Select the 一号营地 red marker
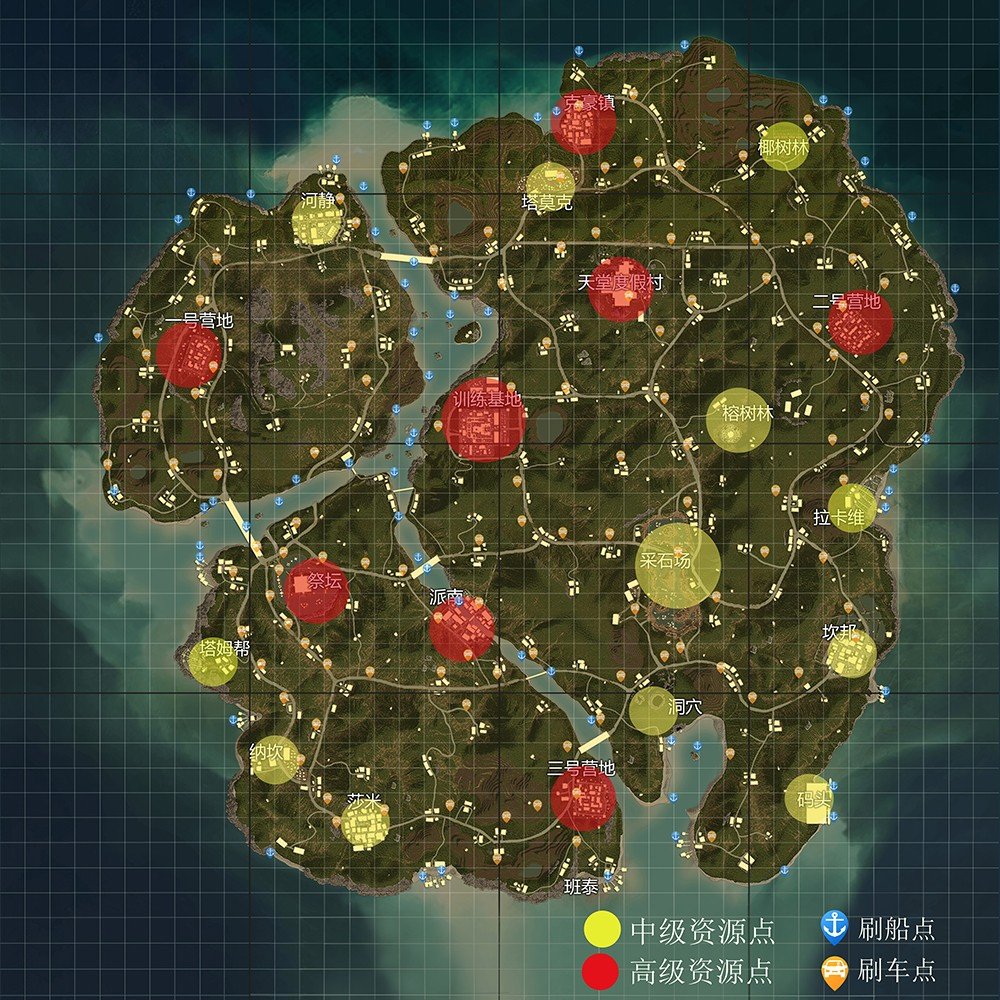The image size is (1000, 1000). 188,355
